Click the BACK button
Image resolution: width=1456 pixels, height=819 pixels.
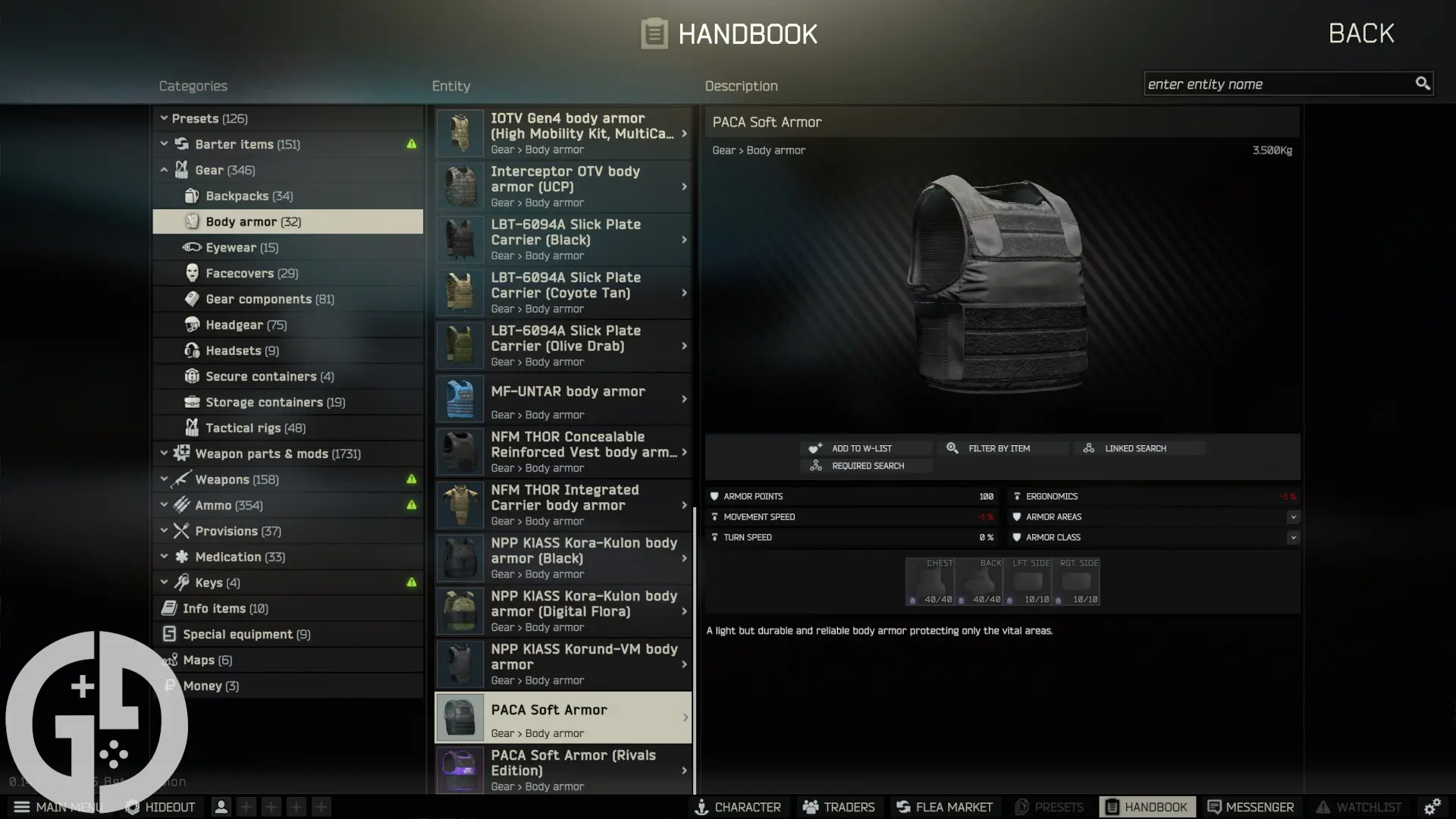tap(1361, 33)
